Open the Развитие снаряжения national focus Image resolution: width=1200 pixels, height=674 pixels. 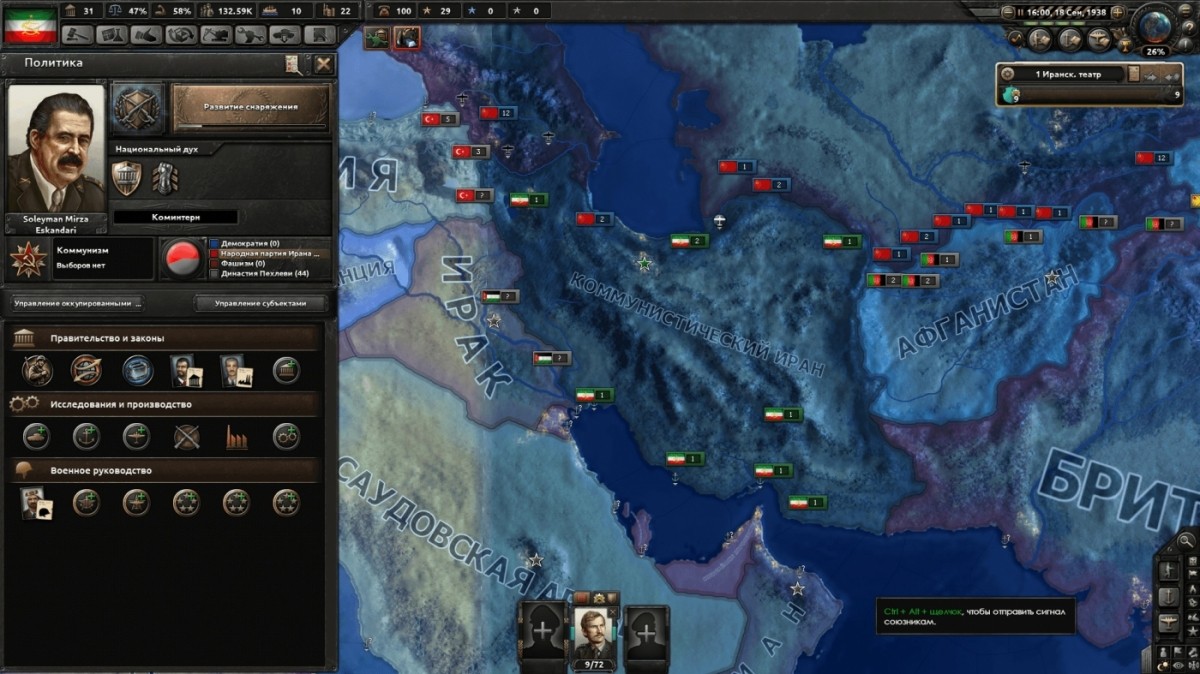(x=251, y=107)
